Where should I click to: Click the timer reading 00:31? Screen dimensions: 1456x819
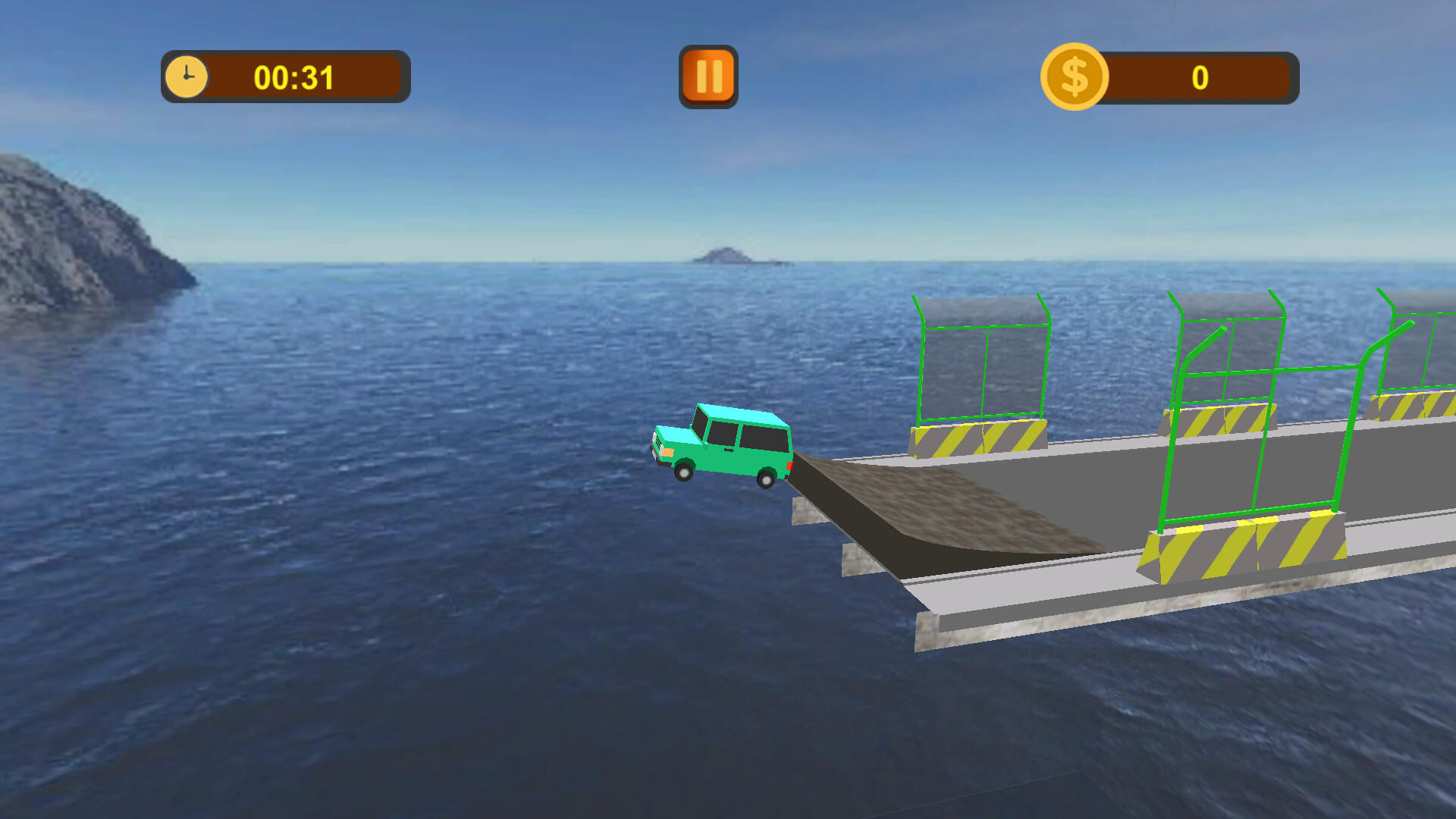tap(294, 76)
